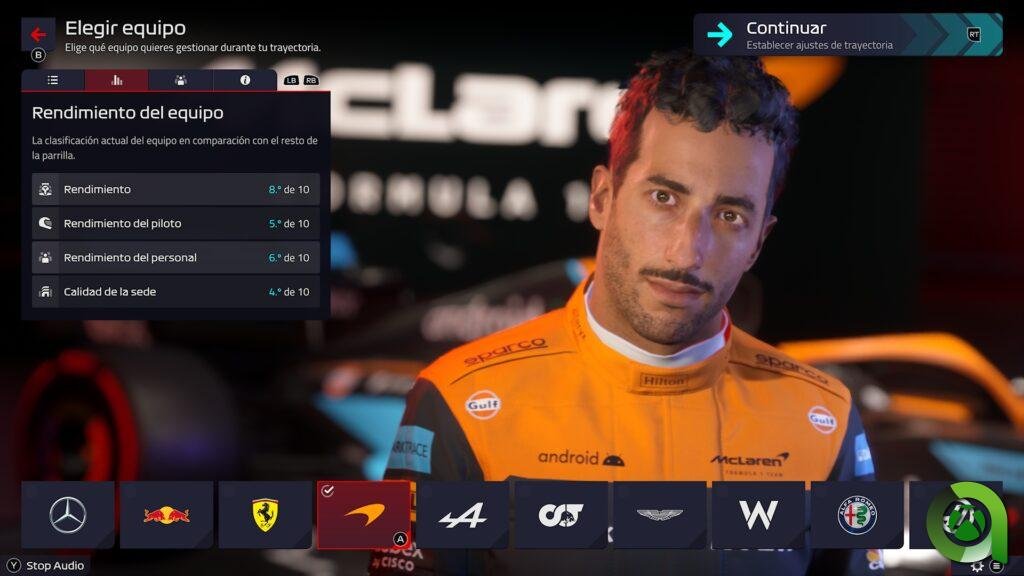
Task: Select the Rendimiento del piloto row
Action: coord(176,223)
